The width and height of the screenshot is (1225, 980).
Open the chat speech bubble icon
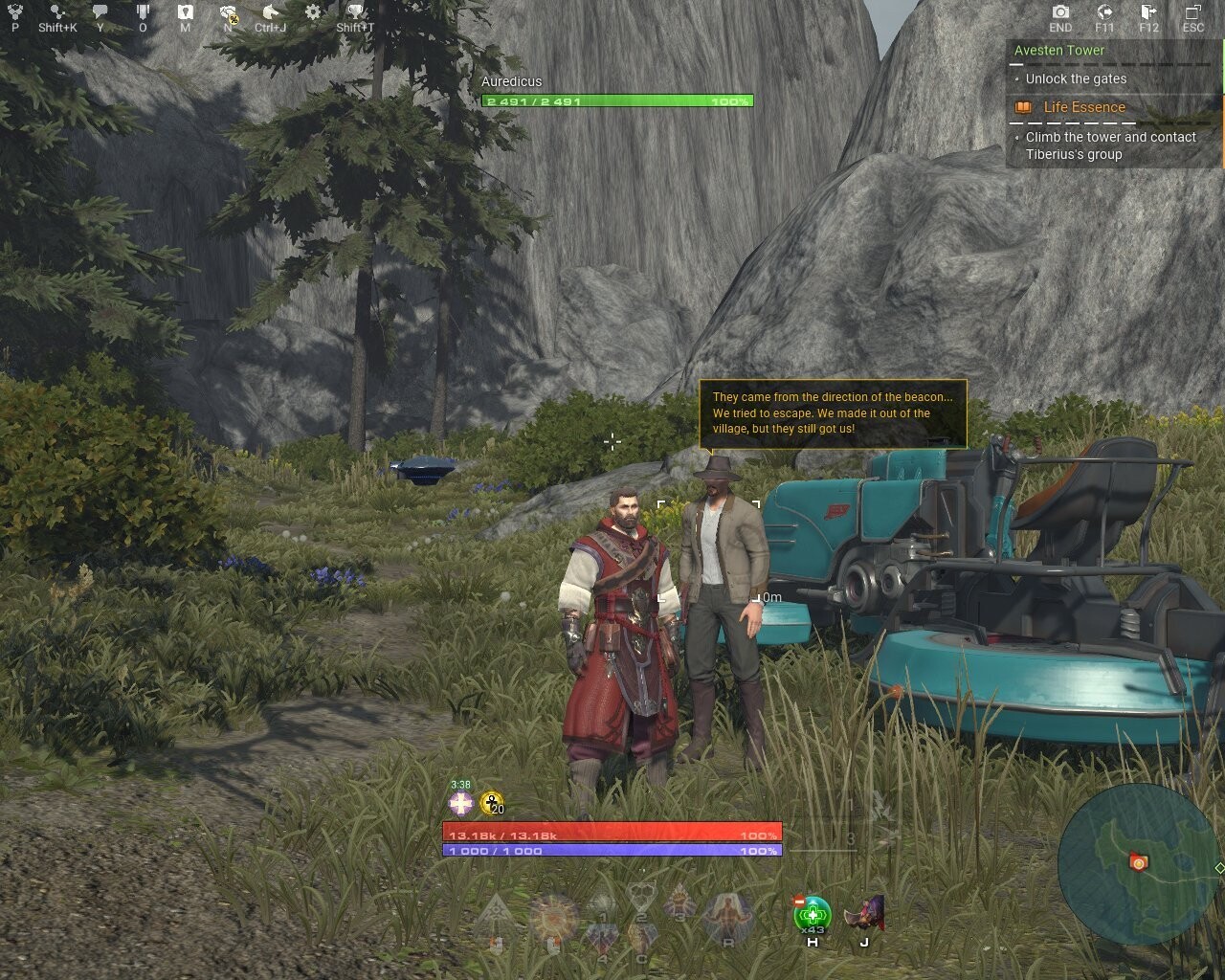[100, 13]
